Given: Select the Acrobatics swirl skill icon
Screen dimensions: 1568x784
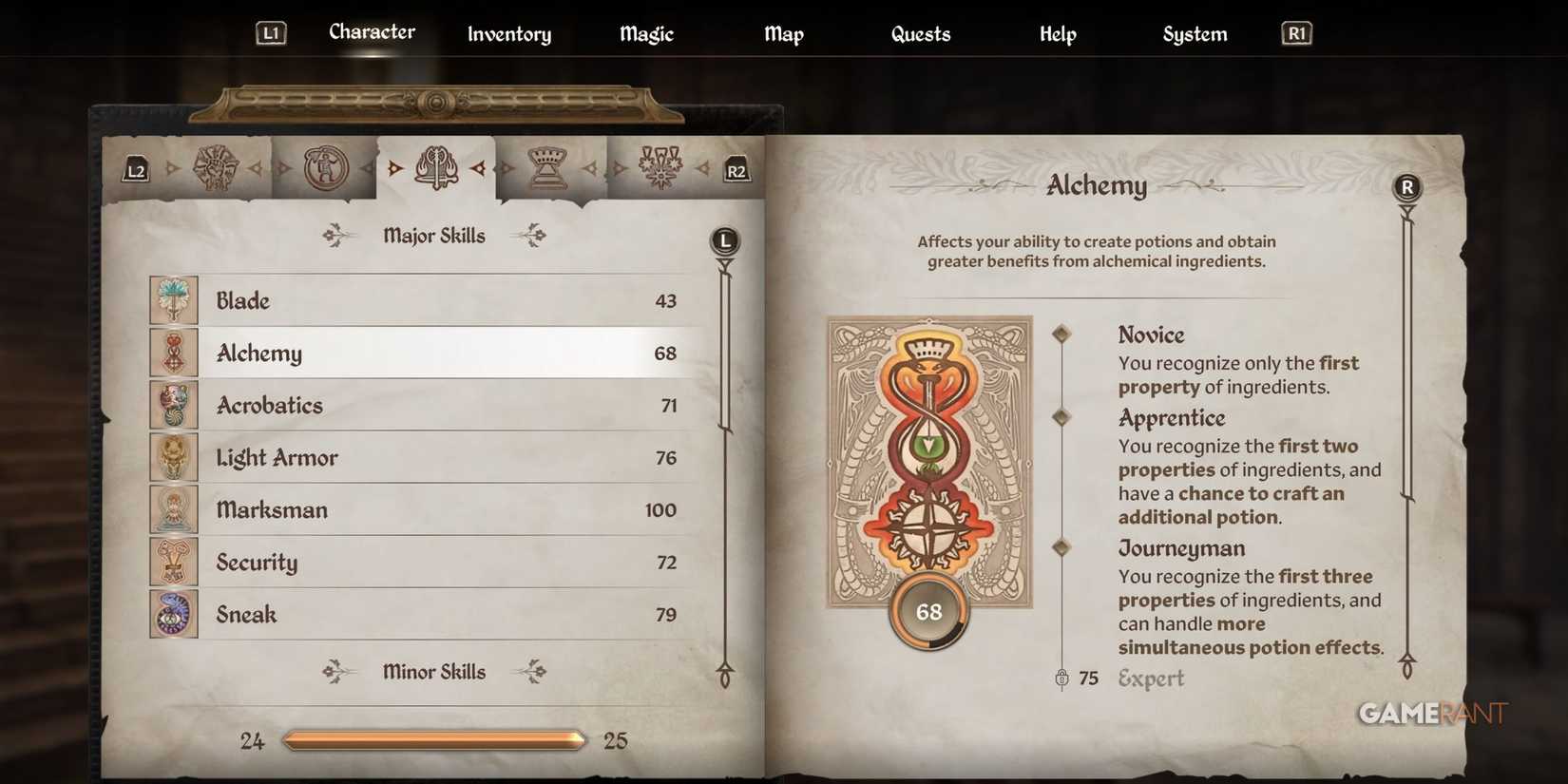Looking at the screenshot, I should click(x=174, y=404).
